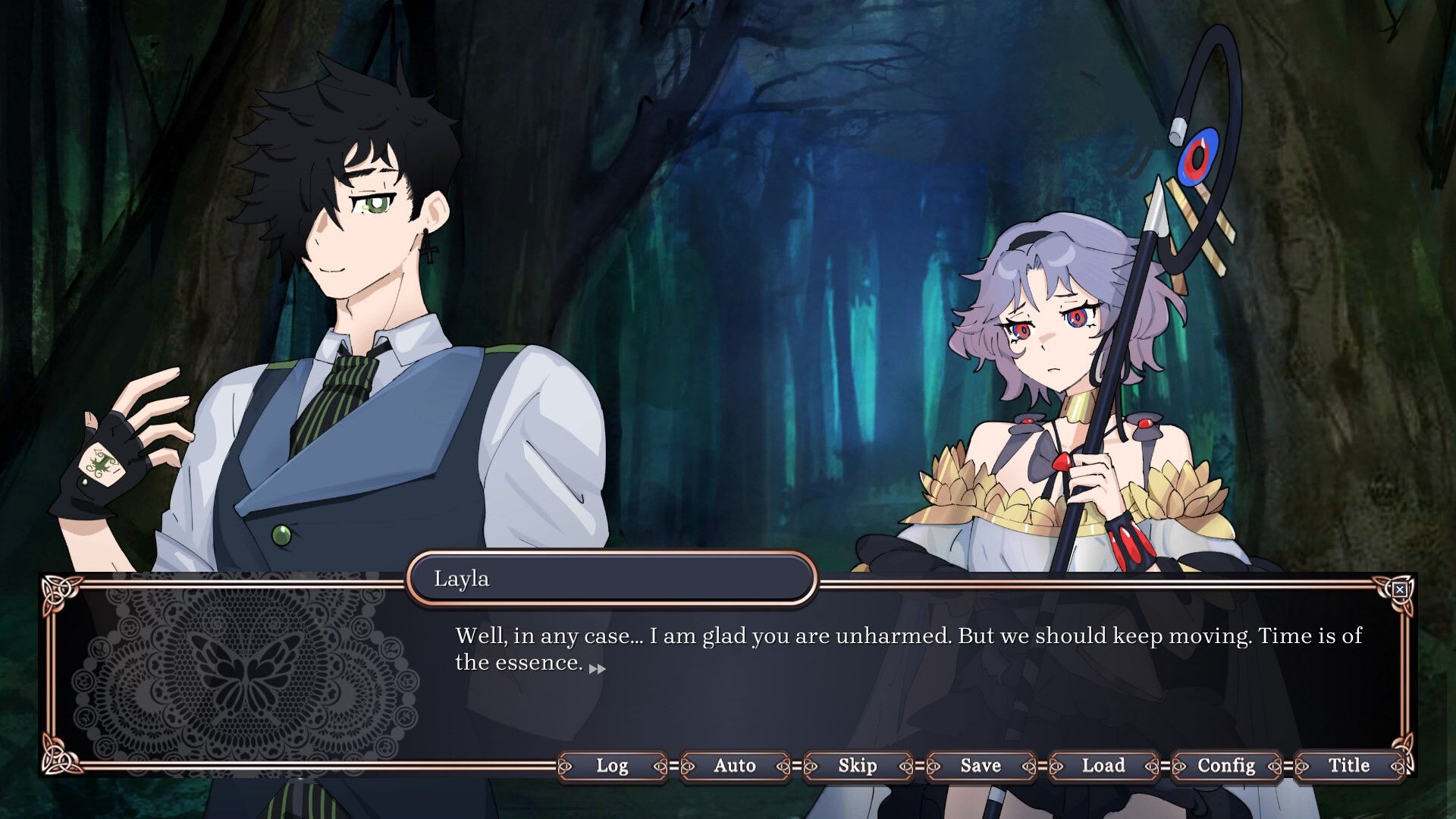The image size is (1456, 819).
Task: Click the knot icon left of the Config text
Action: (x=1178, y=766)
